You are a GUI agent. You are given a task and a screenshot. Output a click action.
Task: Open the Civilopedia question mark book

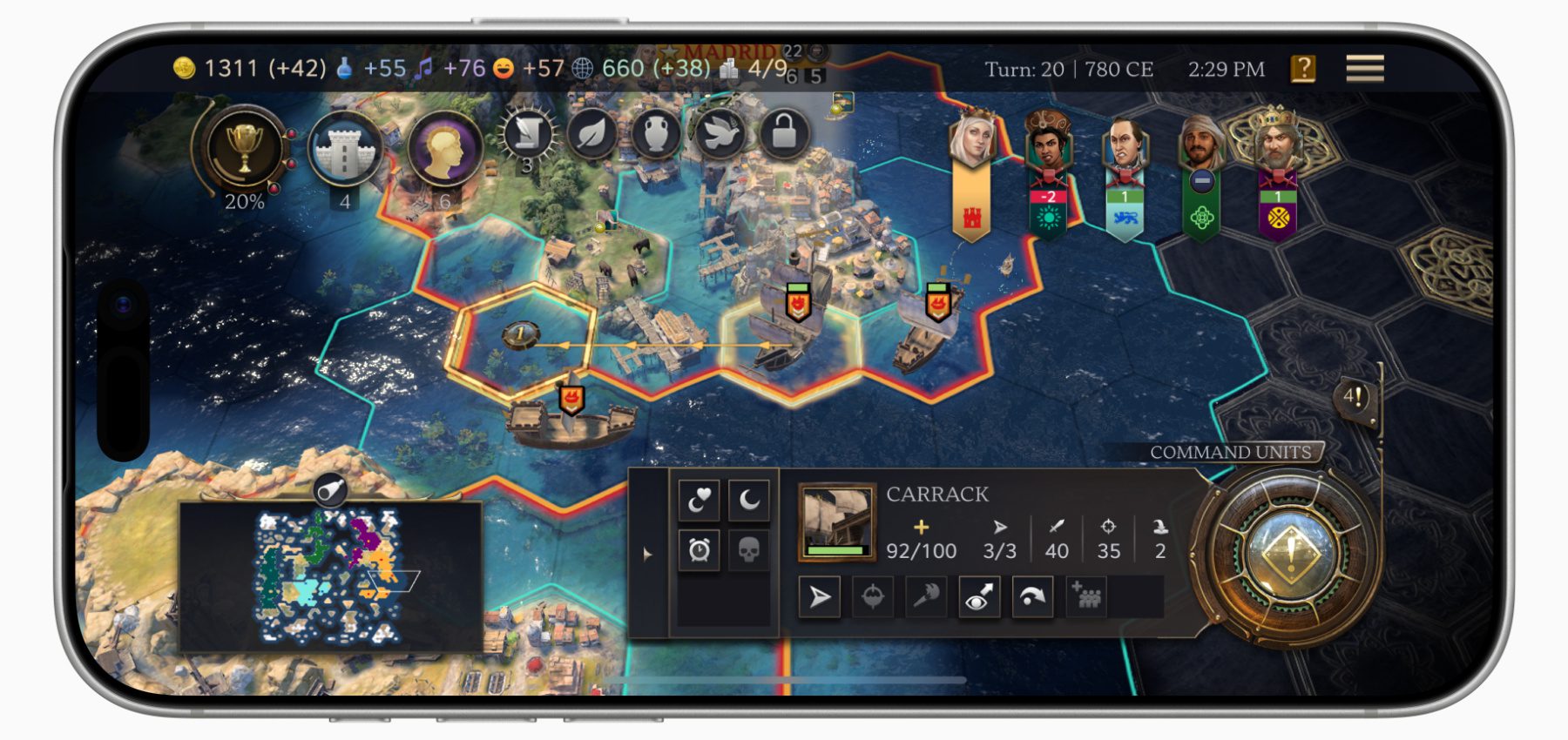1303,68
